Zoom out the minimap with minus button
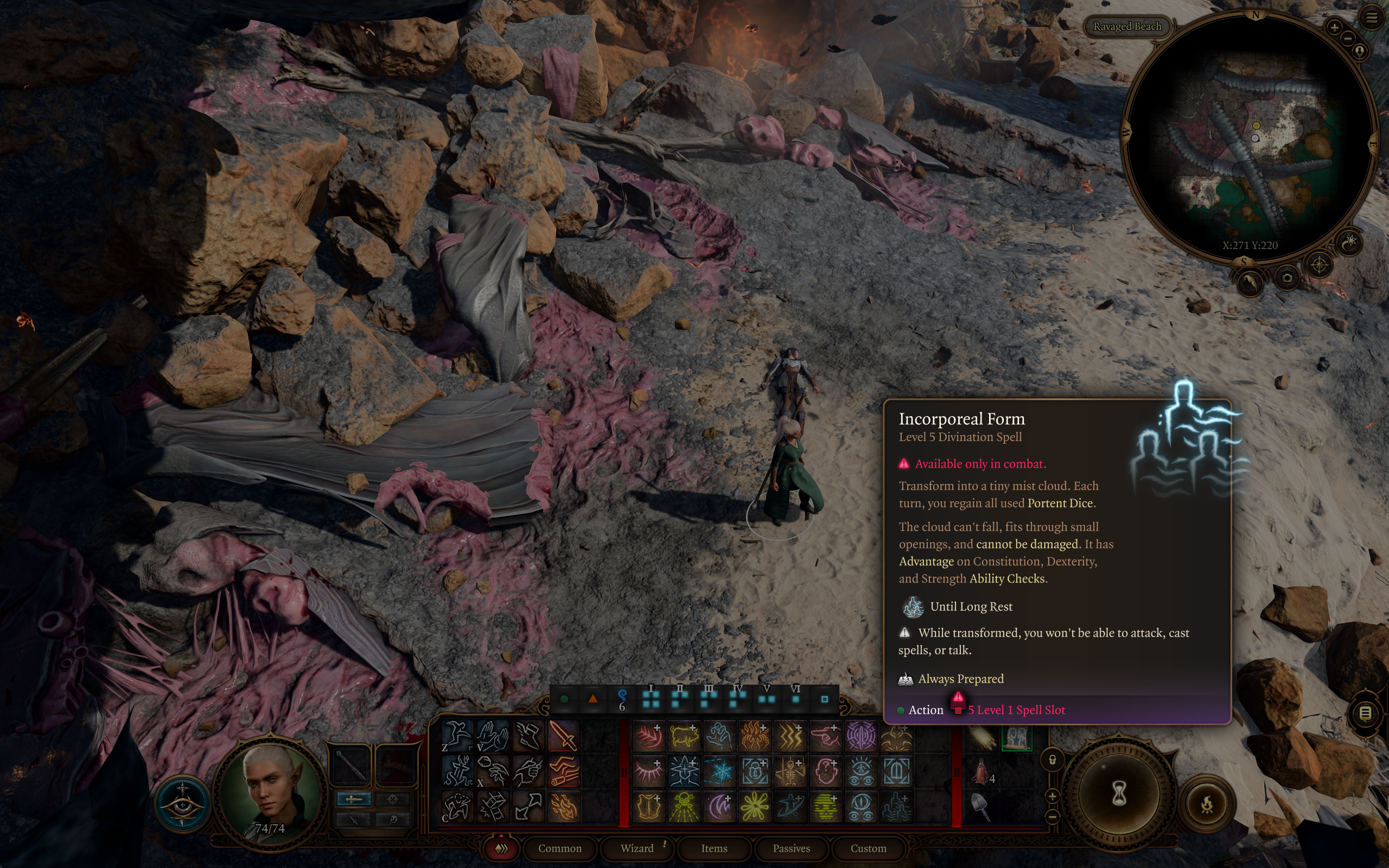The width and height of the screenshot is (1389, 868). click(1348, 39)
